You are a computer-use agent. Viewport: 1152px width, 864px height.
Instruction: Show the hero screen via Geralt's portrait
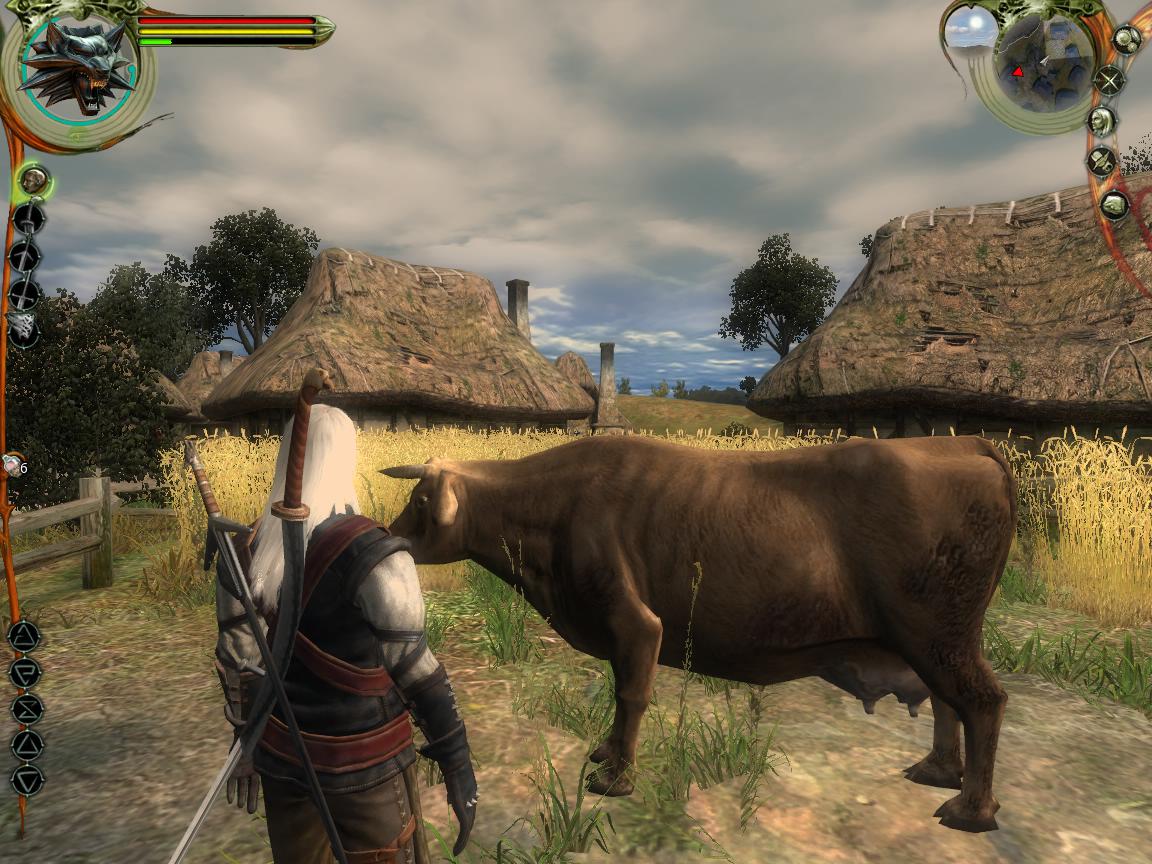tap(1101, 122)
